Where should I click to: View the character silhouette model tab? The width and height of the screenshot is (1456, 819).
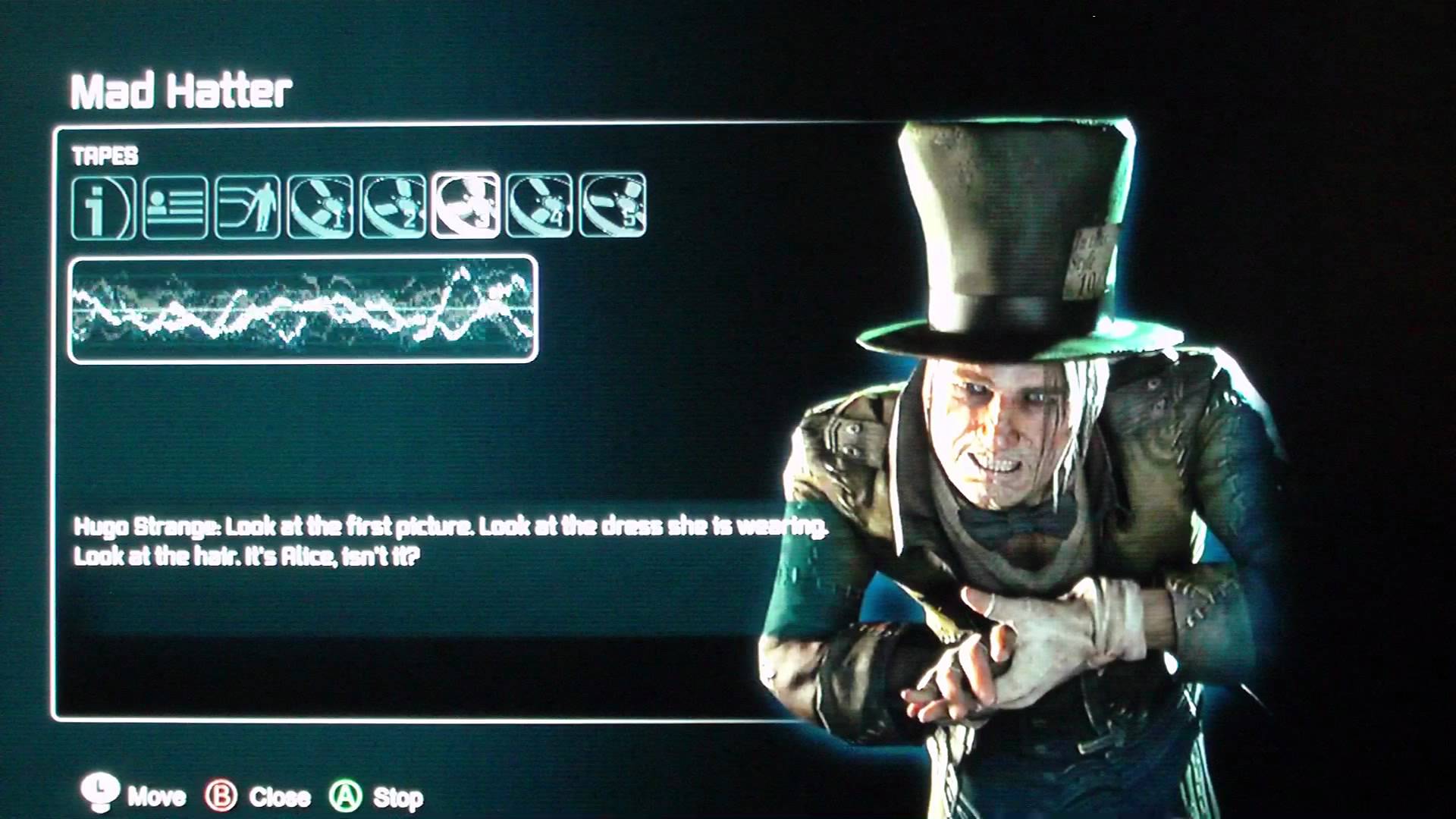247,207
